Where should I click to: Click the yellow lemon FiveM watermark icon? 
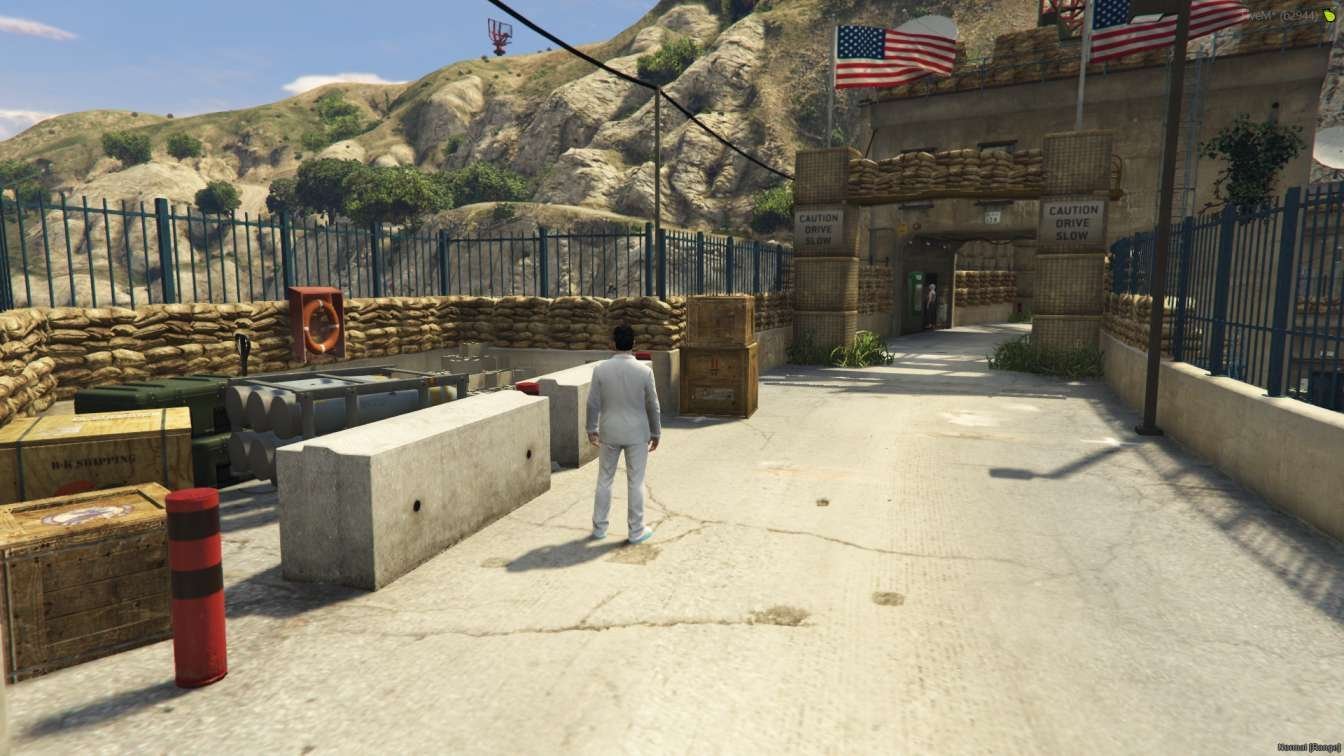click(x=1329, y=13)
